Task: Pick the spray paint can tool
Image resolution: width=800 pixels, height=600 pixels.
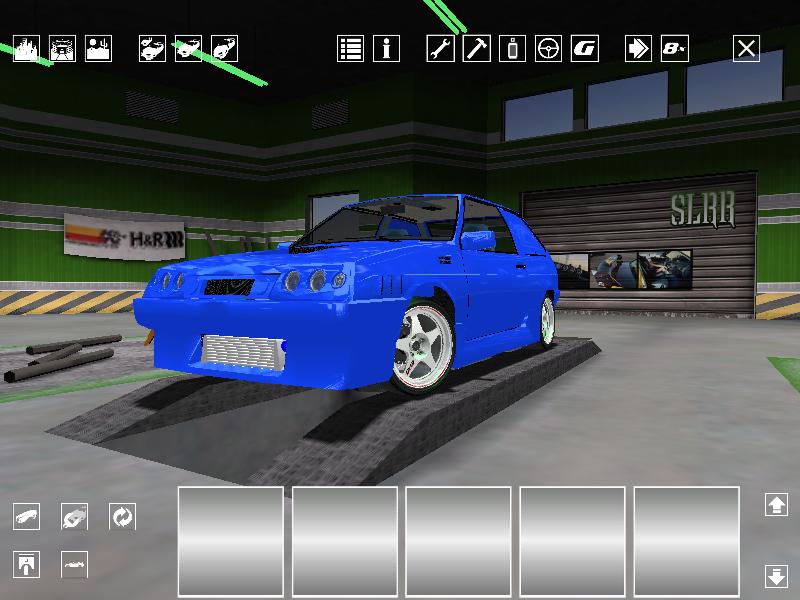Action: (513, 48)
